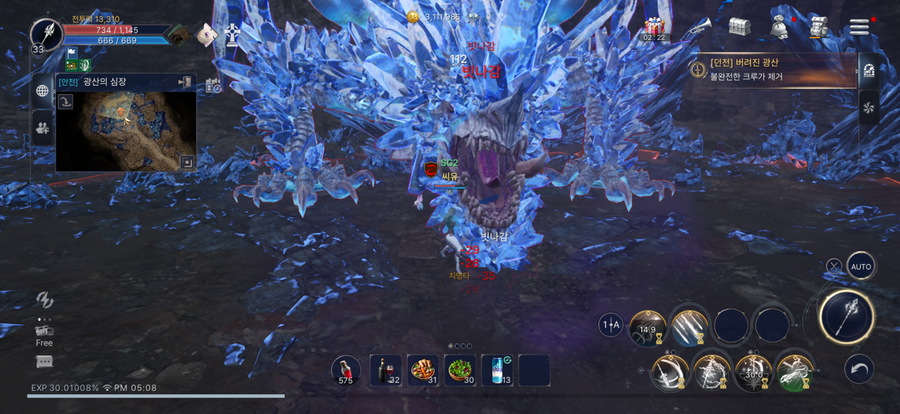Open the 광산의 심장 minimap
Screen dimensions: 900x414
(125, 127)
